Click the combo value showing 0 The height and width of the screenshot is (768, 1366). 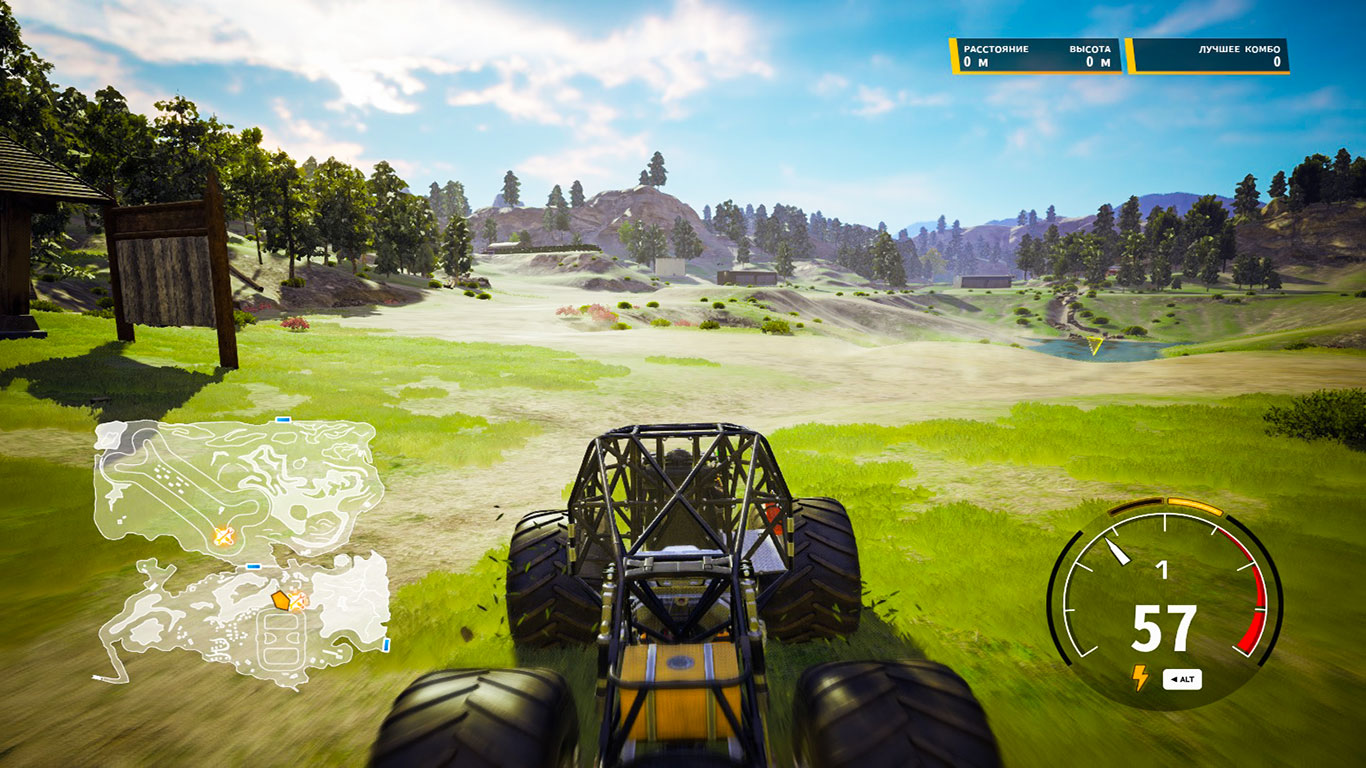pos(1276,60)
